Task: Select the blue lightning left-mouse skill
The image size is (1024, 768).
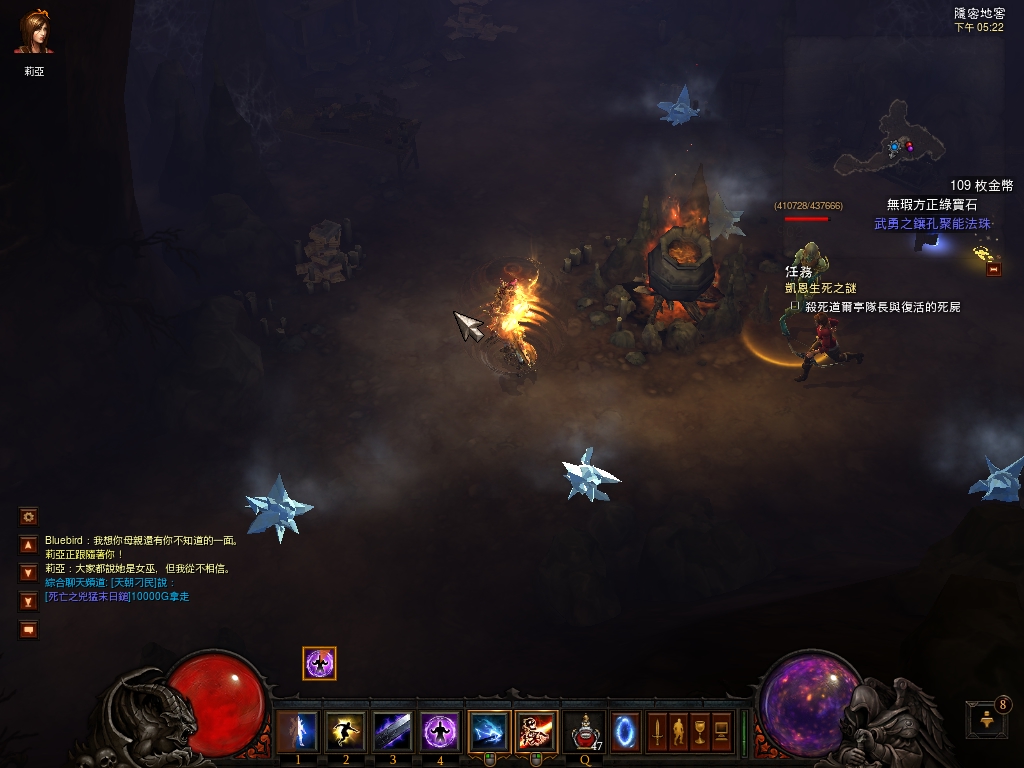Action: coord(488,732)
